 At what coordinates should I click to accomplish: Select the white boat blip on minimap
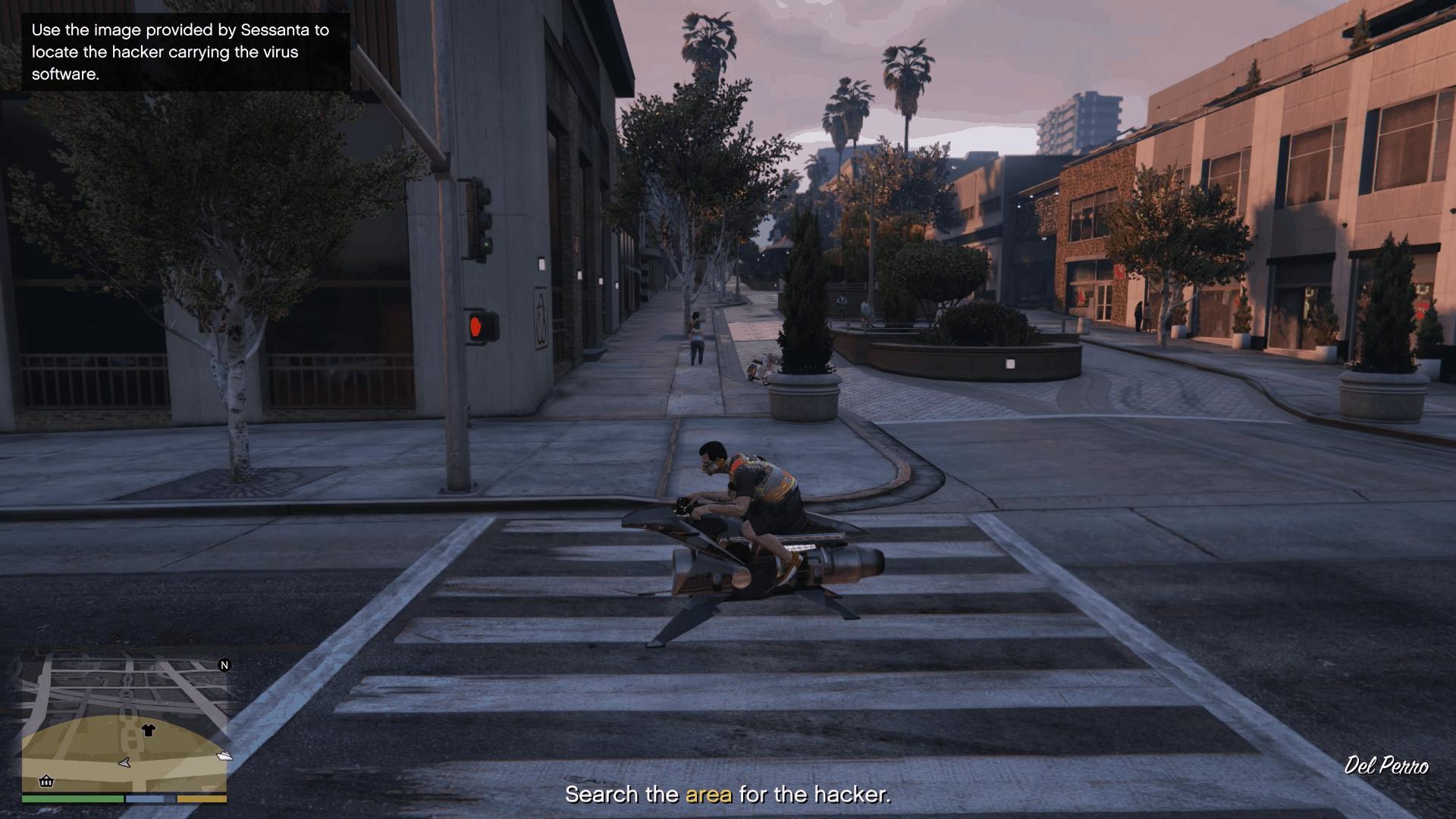(224, 755)
